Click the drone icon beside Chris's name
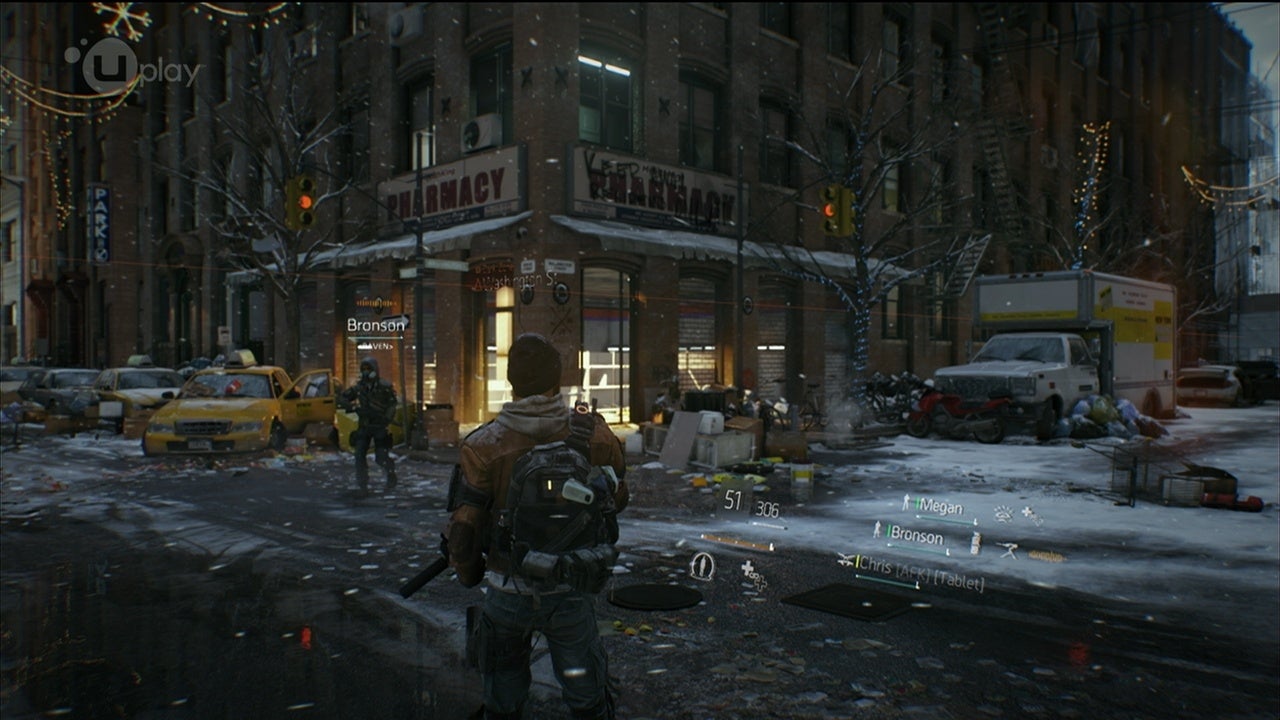 point(846,560)
